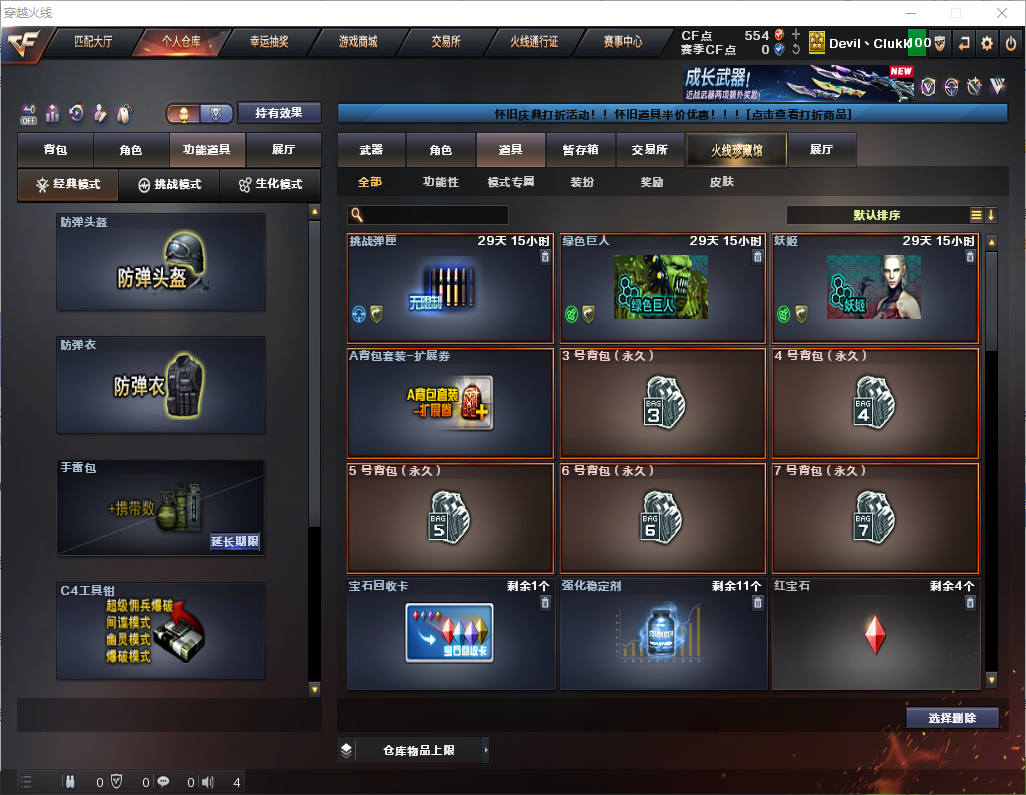Viewport: 1026px width, 795px height.
Task: Open settings with the gear icon
Action: [x=987, y=43]
